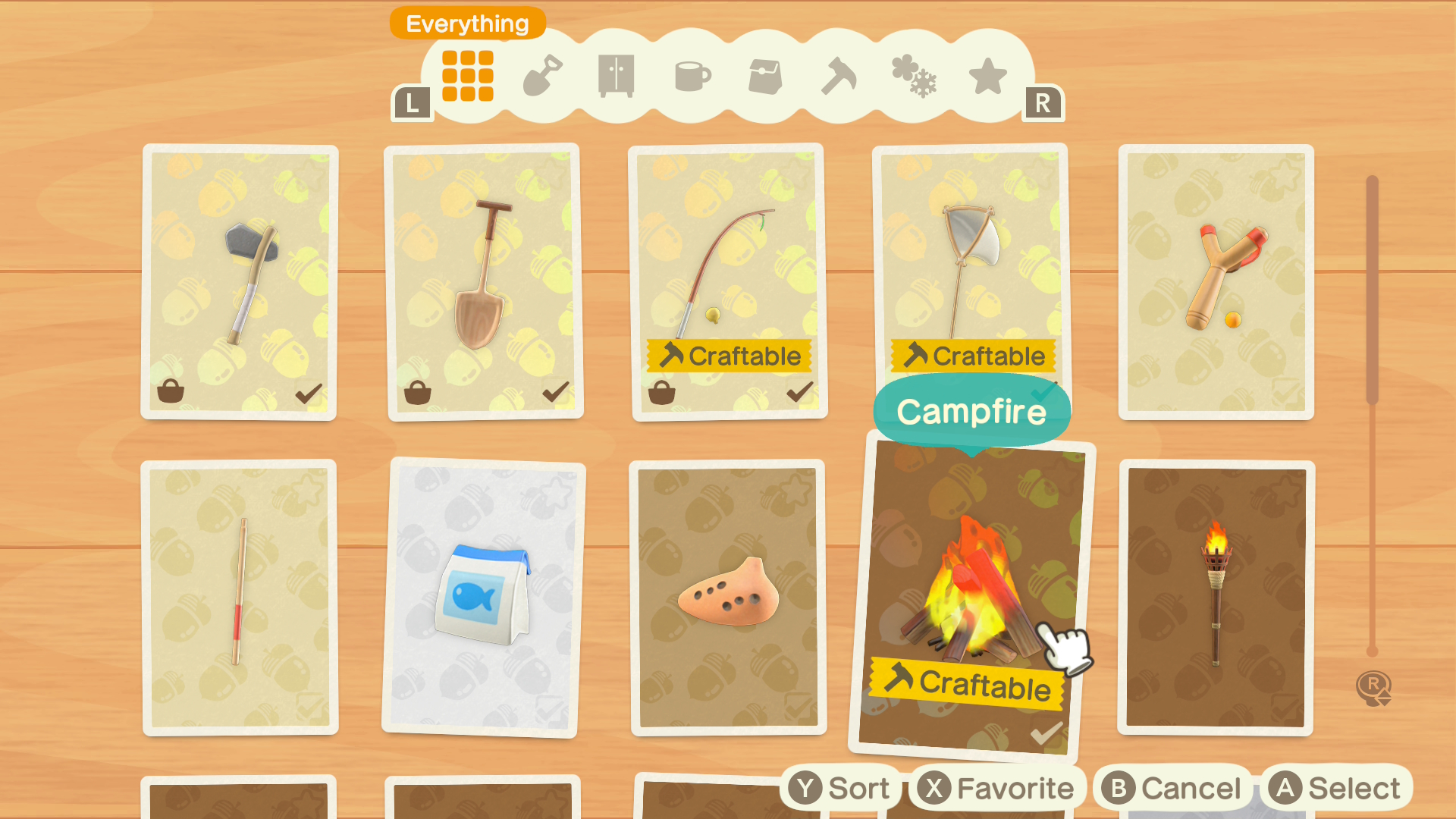Screen dimensions: 1456x819
Task: Select the flimsy axe recipe card
Action: [x=240, y=281]
